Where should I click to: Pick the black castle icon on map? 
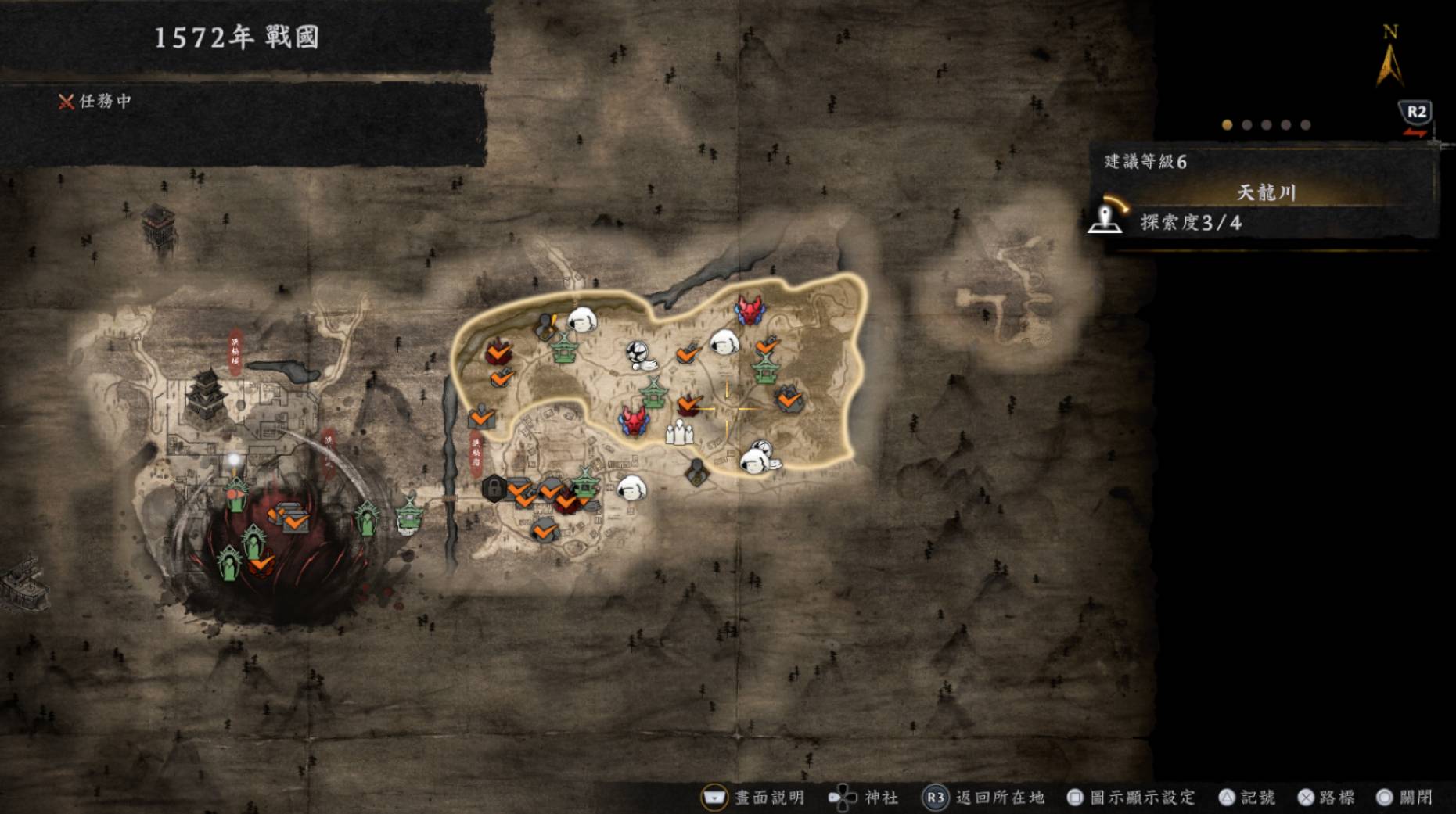pos(207,395)
